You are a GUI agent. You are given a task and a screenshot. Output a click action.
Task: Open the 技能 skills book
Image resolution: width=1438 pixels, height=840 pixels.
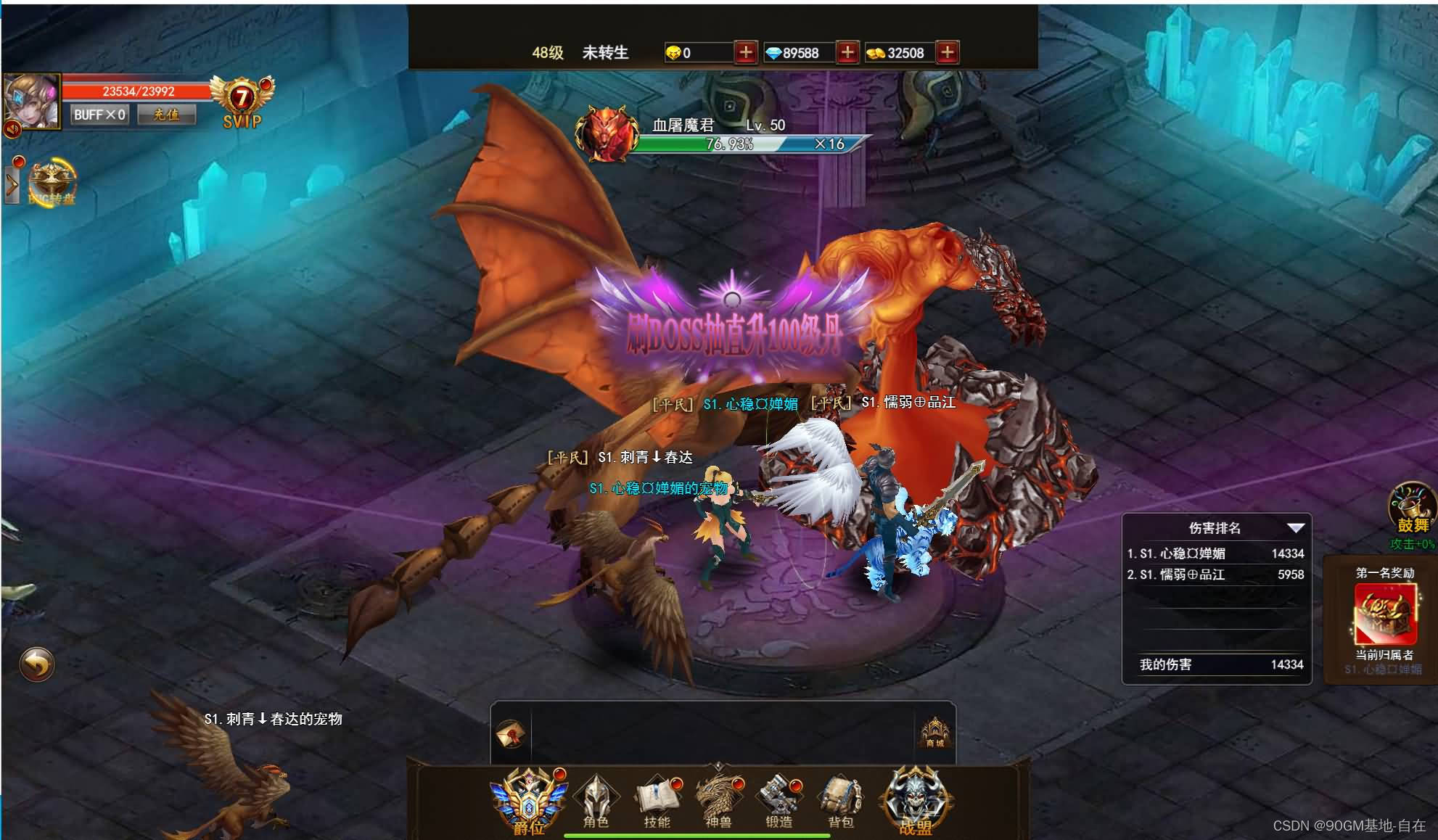coord(657,802)
